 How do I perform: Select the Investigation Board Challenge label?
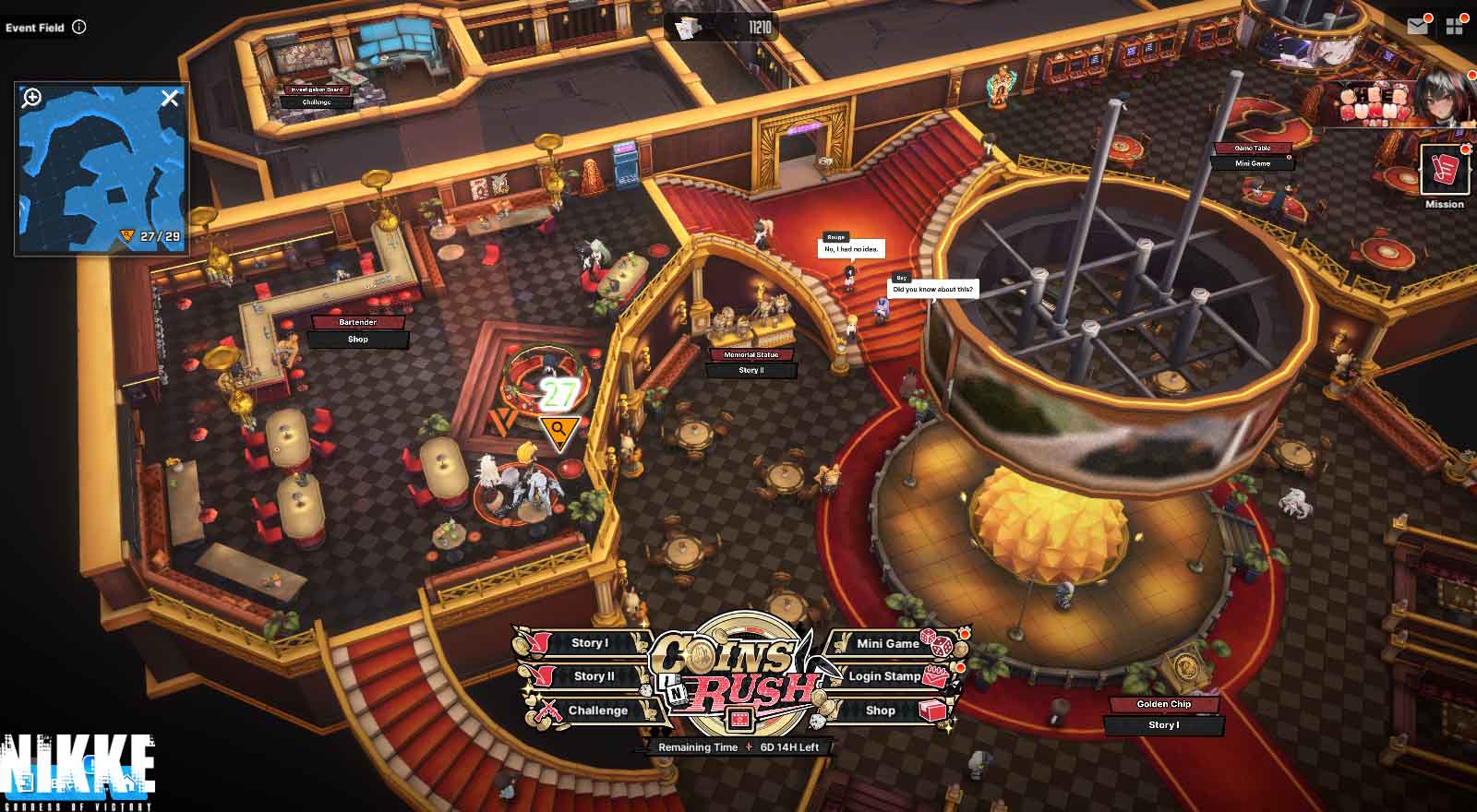(x=317, y=102)
